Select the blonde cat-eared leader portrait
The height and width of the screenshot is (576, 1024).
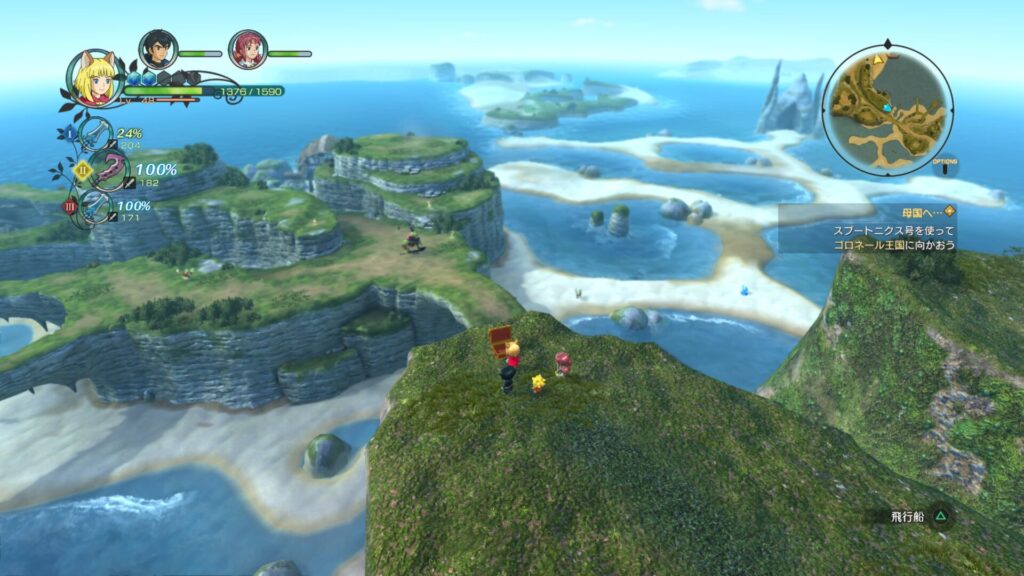pos(96,78)
